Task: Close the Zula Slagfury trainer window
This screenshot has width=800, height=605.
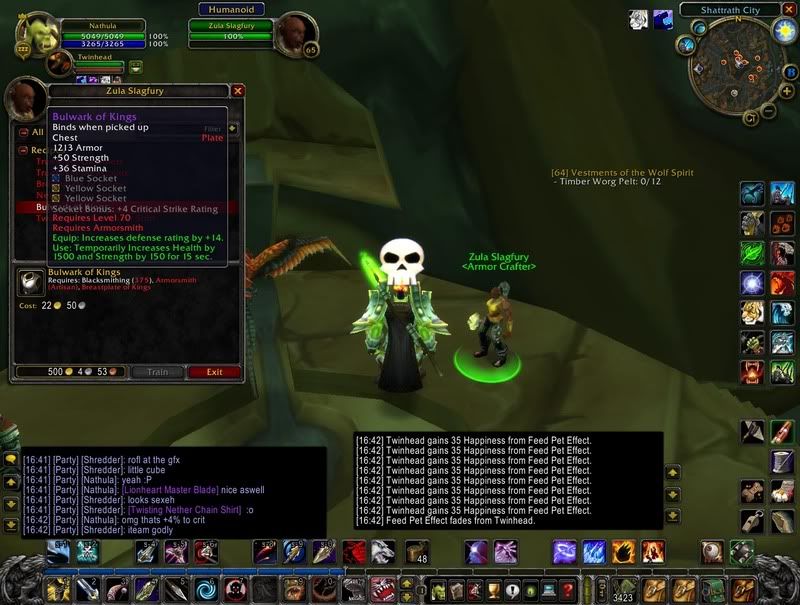Action: [x=238, y=90]
